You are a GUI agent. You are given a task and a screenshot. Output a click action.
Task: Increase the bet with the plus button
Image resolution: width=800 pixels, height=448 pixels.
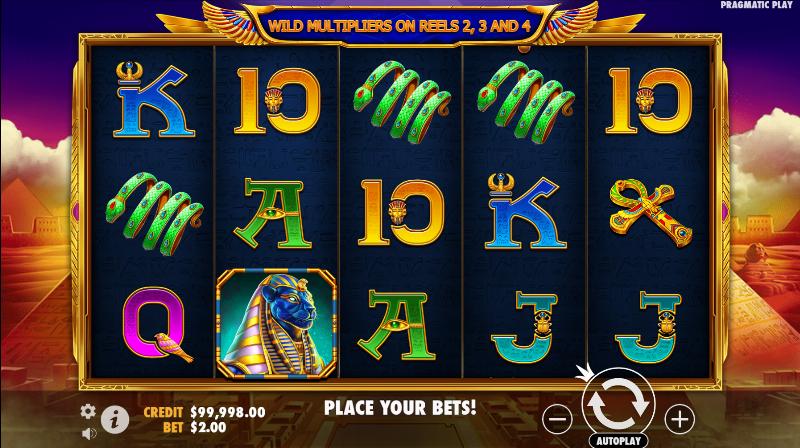679,417
